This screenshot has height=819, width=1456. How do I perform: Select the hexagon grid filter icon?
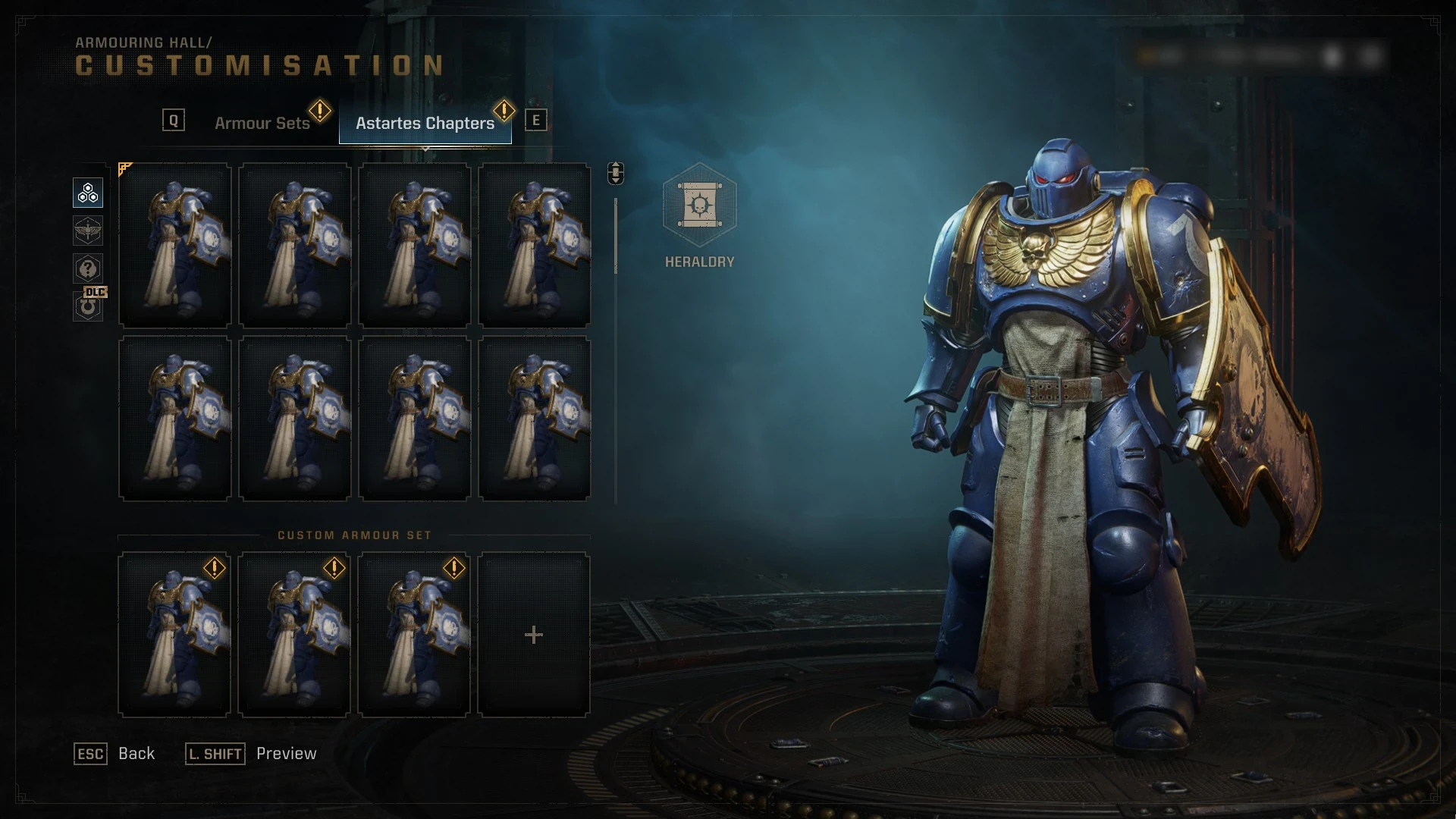pyautogui.click(x=87, y=193)
